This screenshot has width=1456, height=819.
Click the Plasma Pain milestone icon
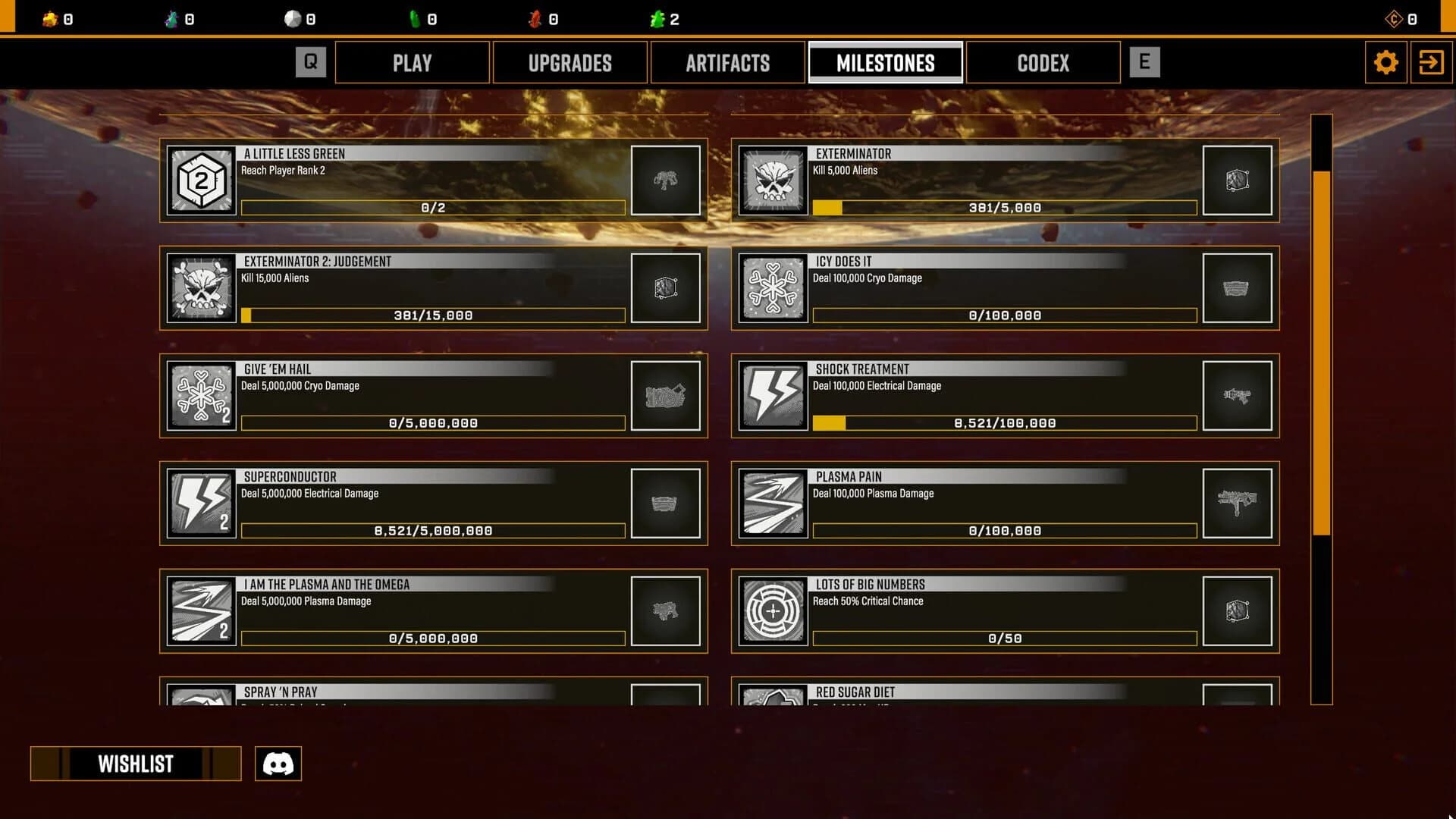click(x=773, y=504)
